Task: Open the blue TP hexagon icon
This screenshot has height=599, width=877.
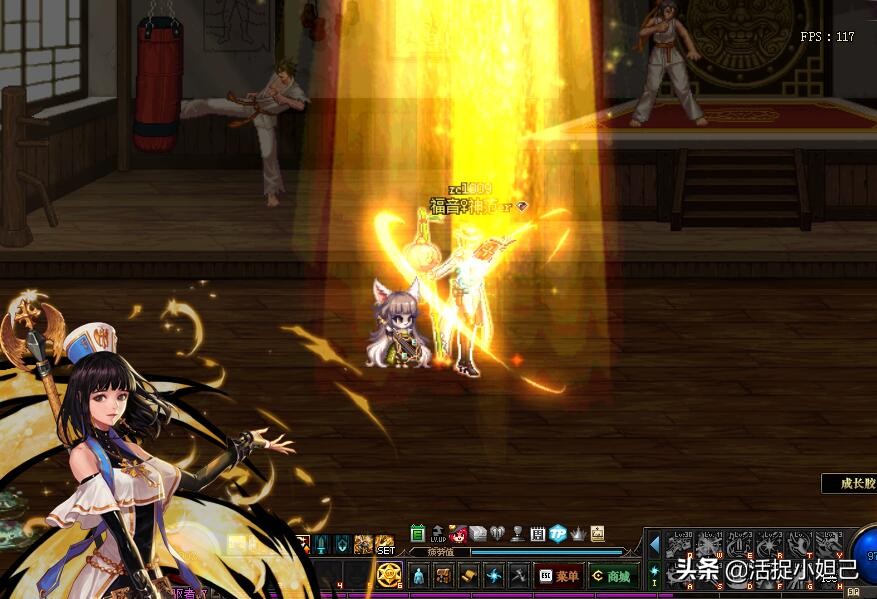Action: click(x=557, y=534)
